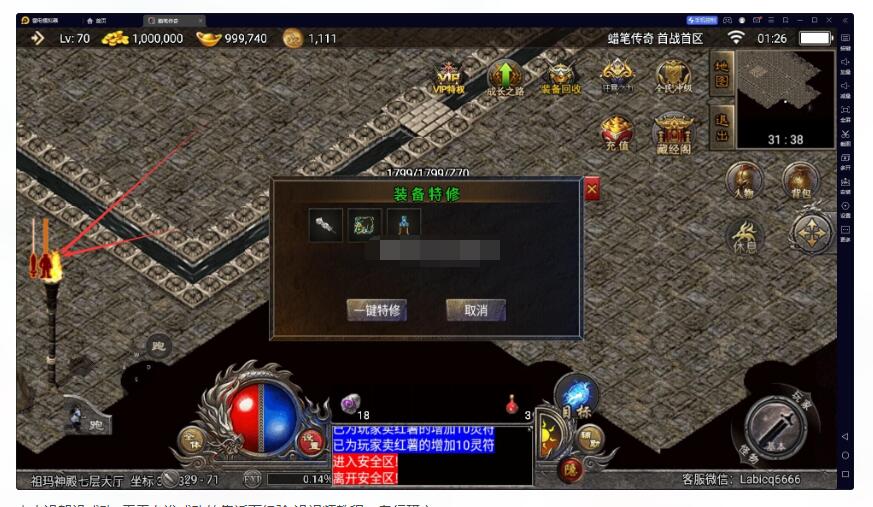Close the 装备特修 window with red X
This screenshot has height=507, width=873.
592,189
